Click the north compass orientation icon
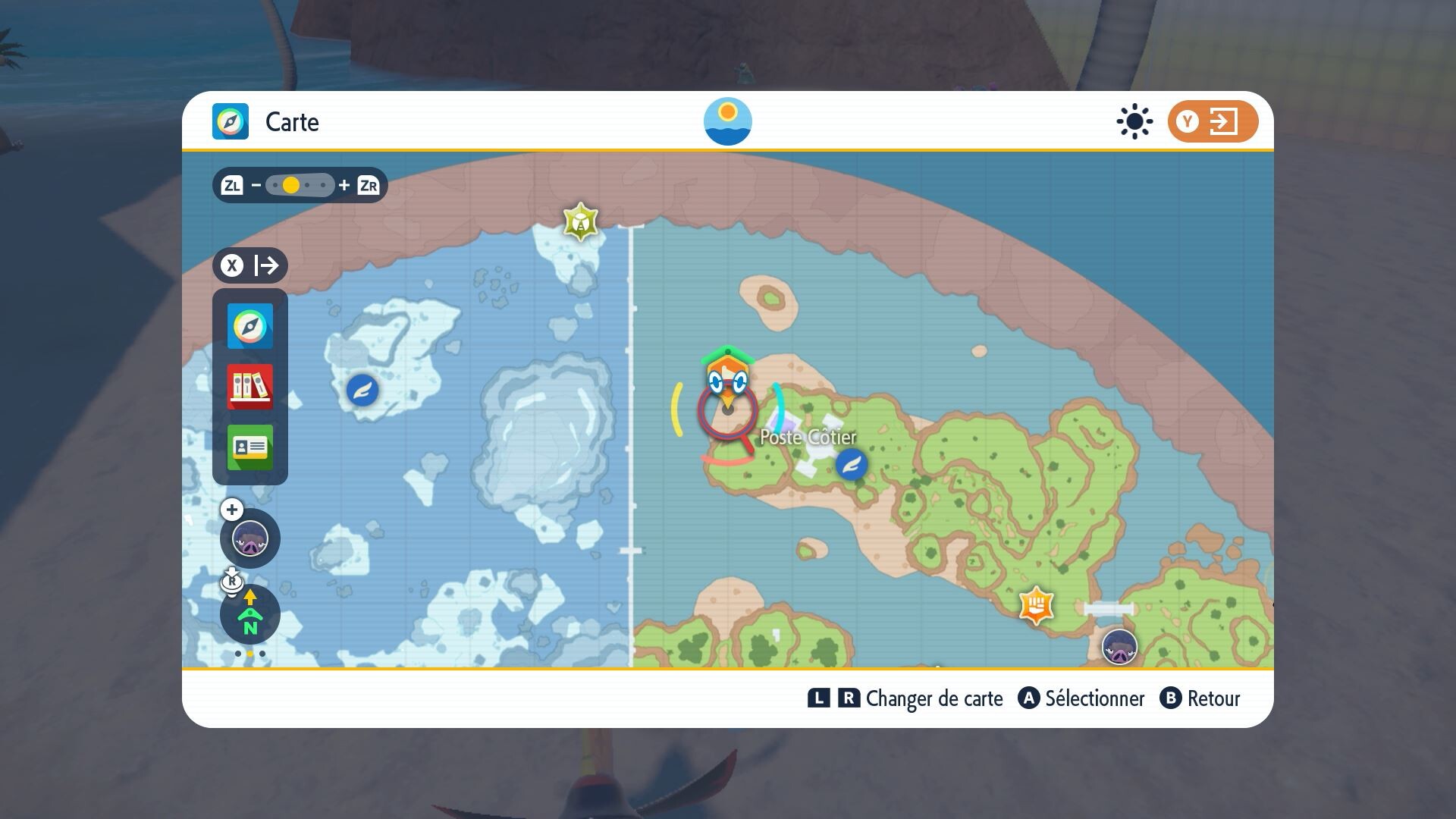This screenshot has height=819, width=1456. pyautogui.click(x=249, y=614)
